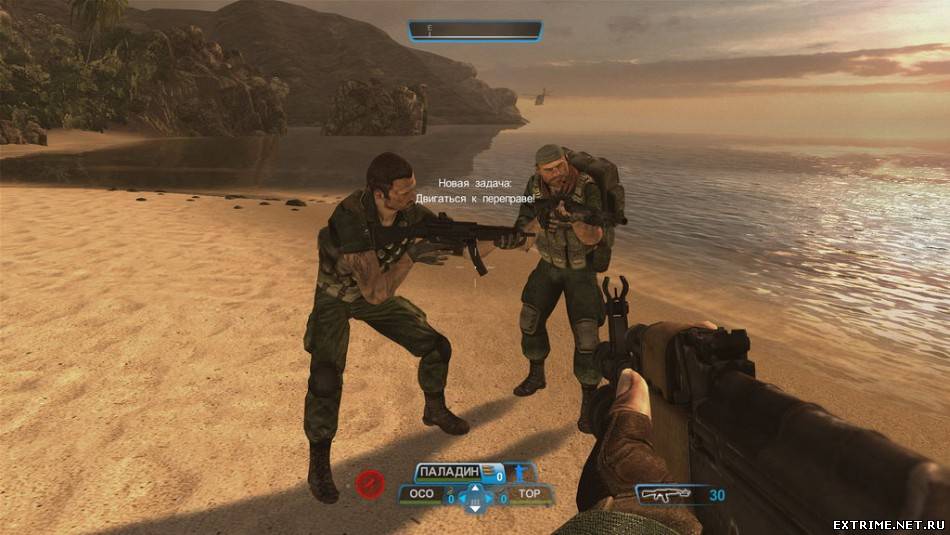Click the red compass icon

click(369, 485)
